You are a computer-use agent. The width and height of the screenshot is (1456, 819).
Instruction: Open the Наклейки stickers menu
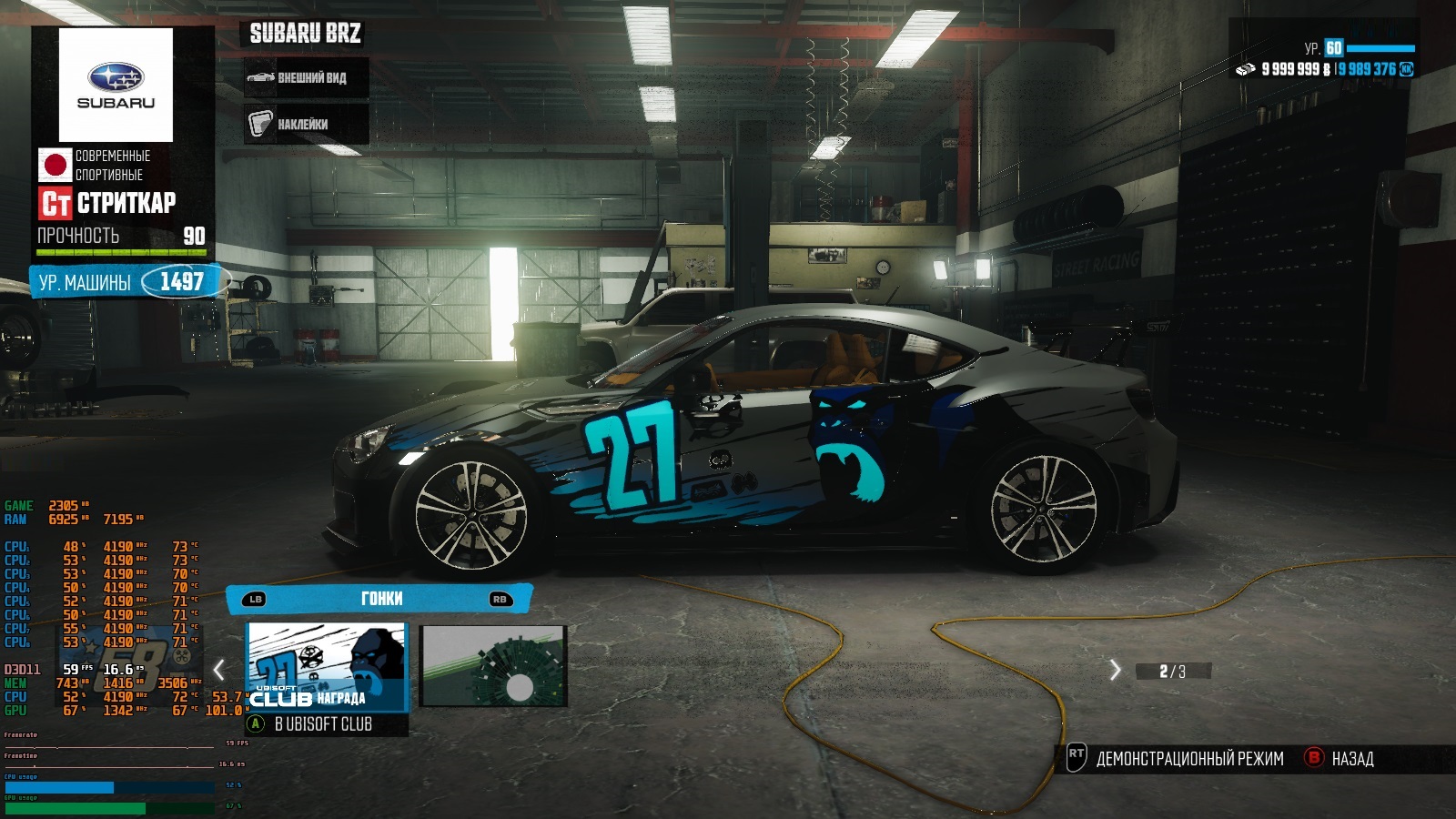point(306,124)
